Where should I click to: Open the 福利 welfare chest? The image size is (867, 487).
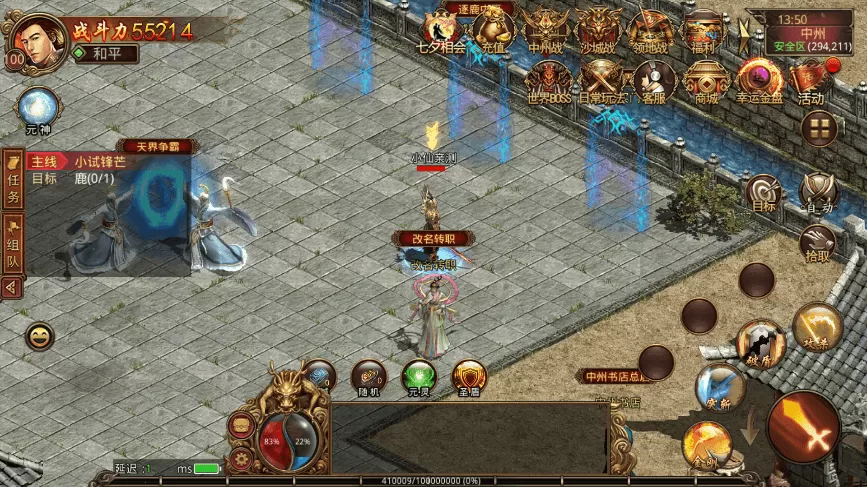pos(703,32)
